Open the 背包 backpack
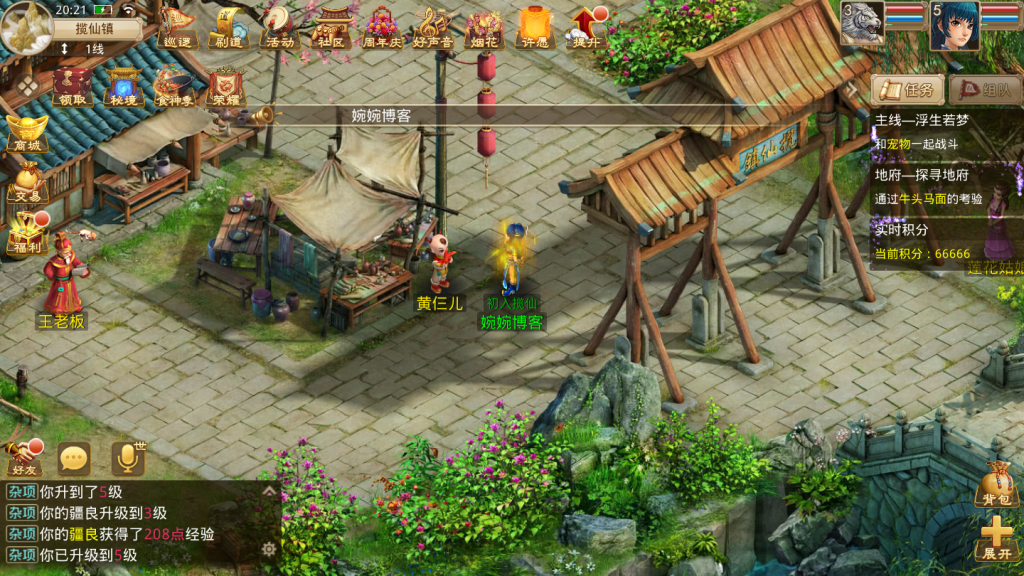This screenshot has width=1024, height=576. [x=996, y=484]
